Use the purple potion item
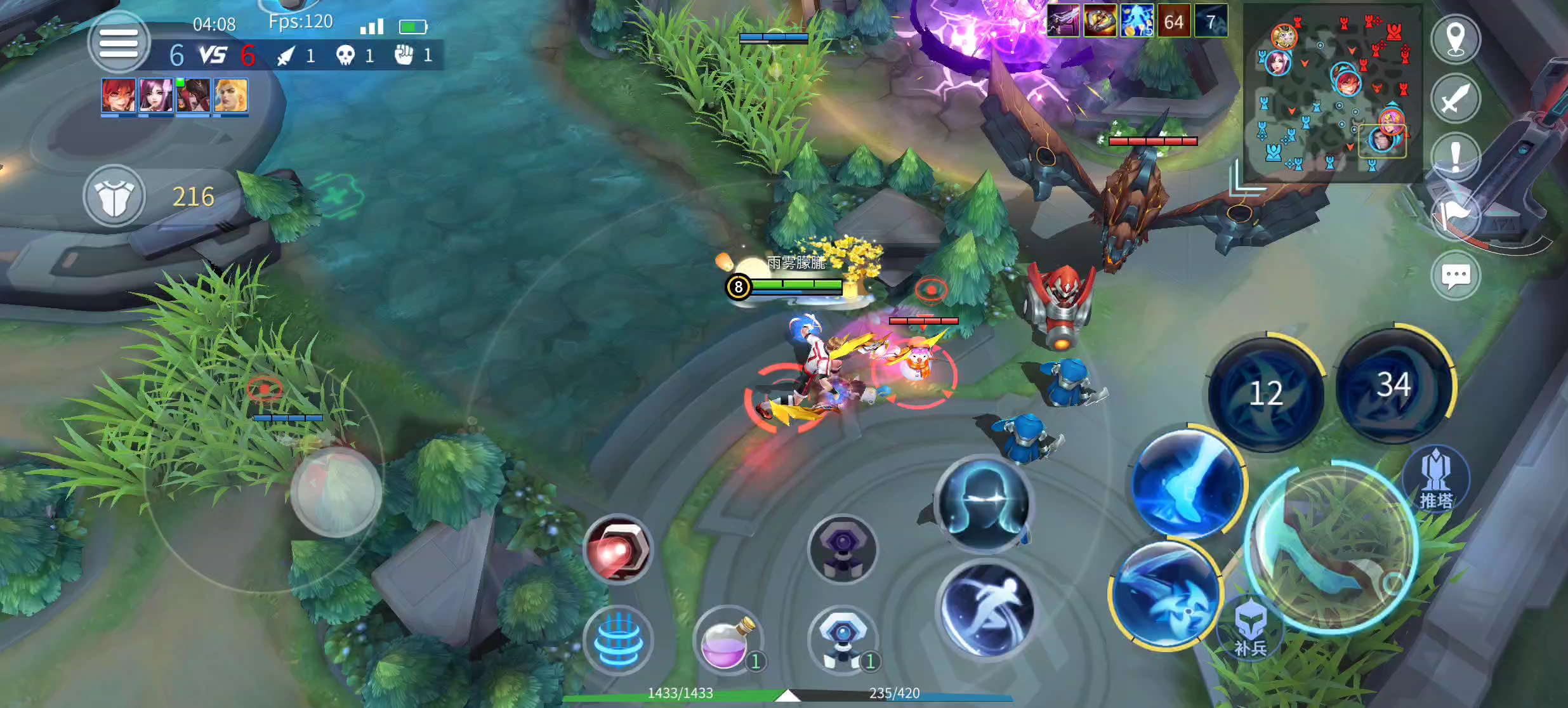The width and height of the screenshot is (1568, 708). coord(727,641)
